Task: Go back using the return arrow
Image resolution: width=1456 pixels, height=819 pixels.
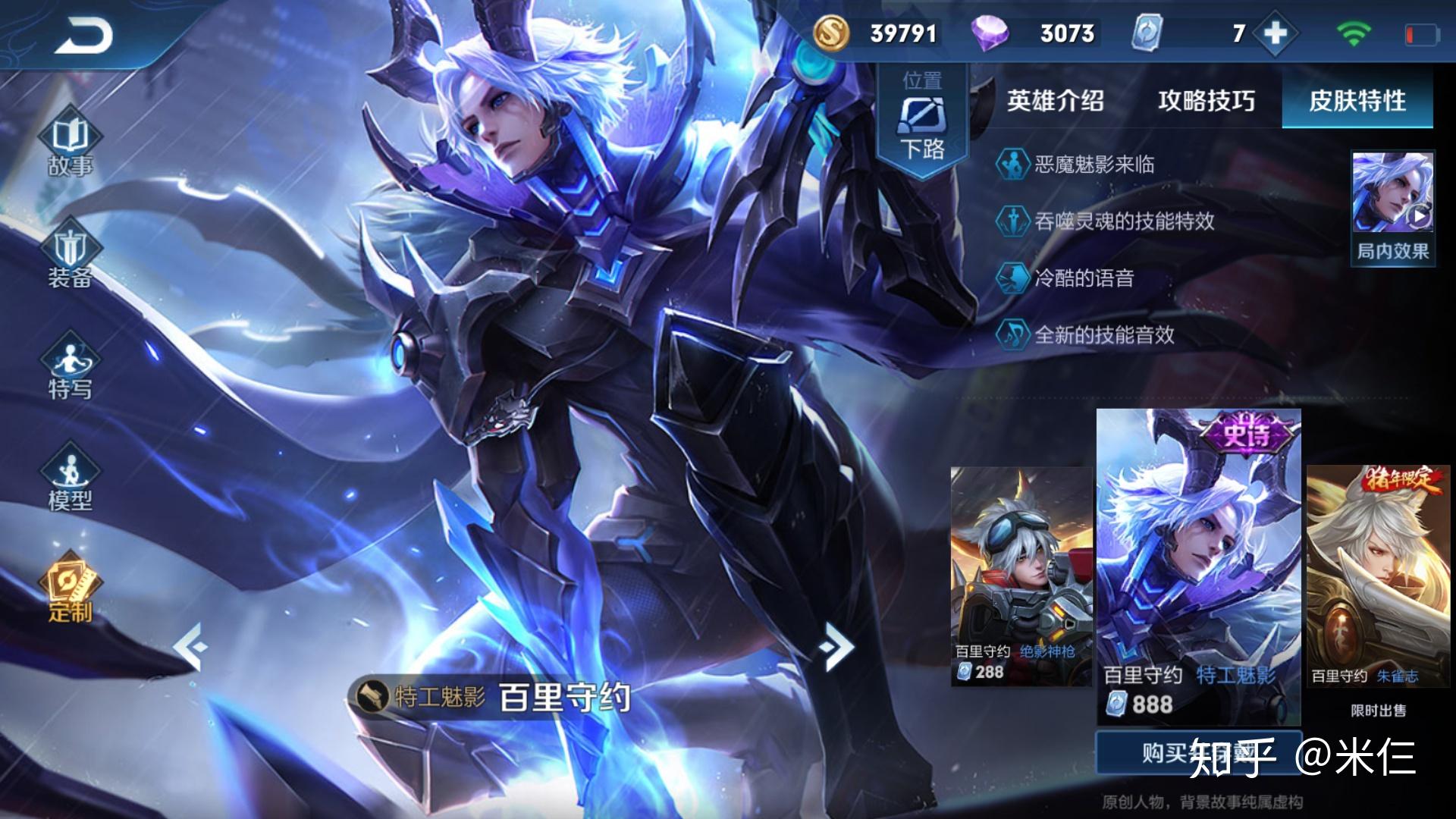Action: tap(83, 36)
